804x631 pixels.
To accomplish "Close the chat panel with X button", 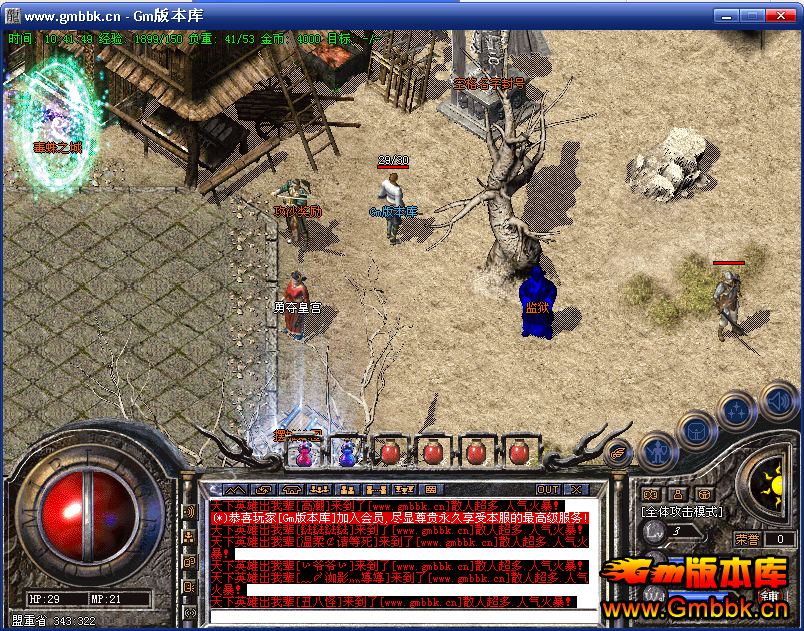I will (x=576, y=490).
